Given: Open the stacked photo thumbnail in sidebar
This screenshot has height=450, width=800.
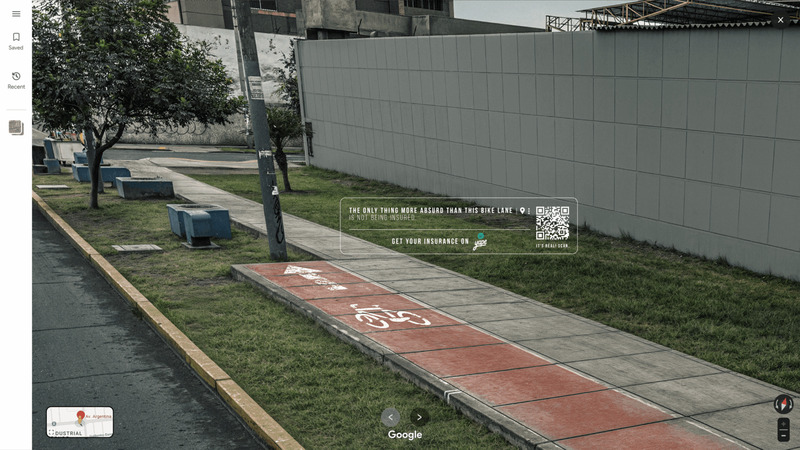Looking at the screenshot, I should pyautogui.click(x=16, y=128).
